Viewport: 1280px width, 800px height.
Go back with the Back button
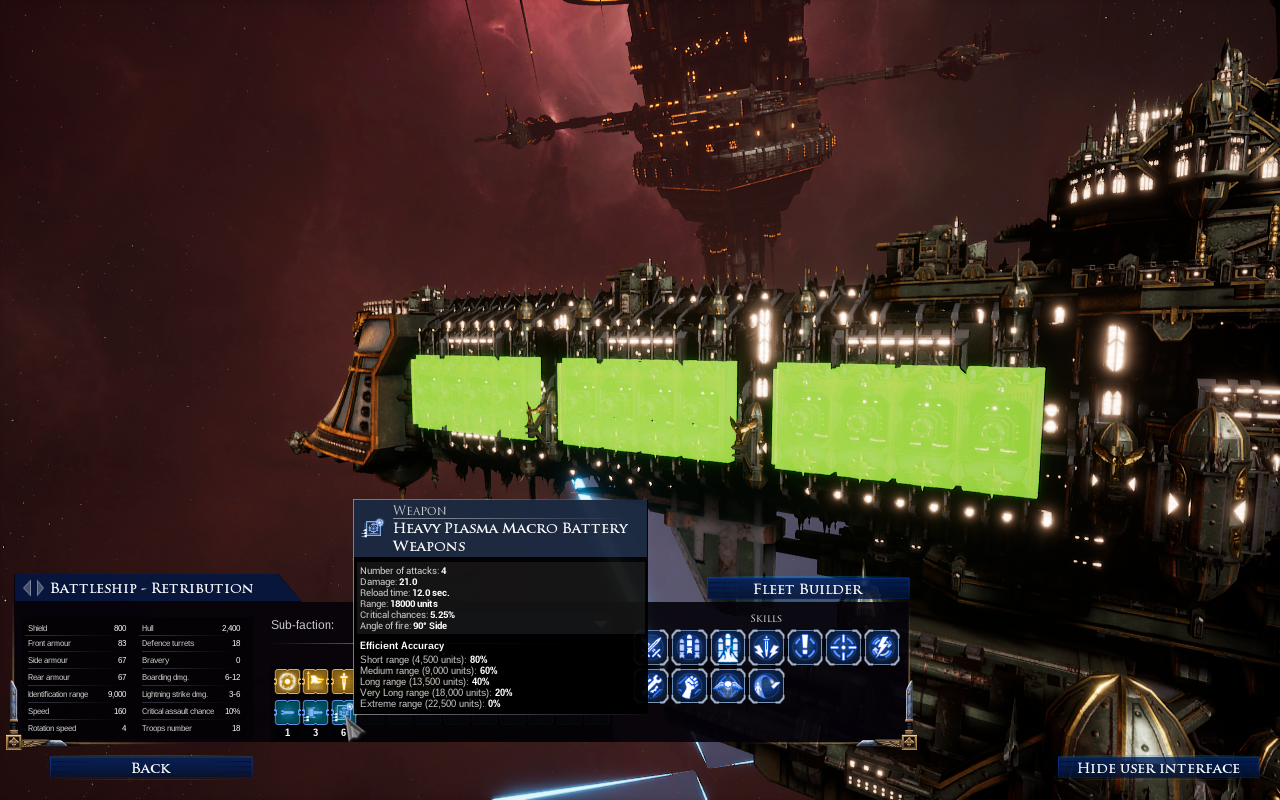coord(151,768)
